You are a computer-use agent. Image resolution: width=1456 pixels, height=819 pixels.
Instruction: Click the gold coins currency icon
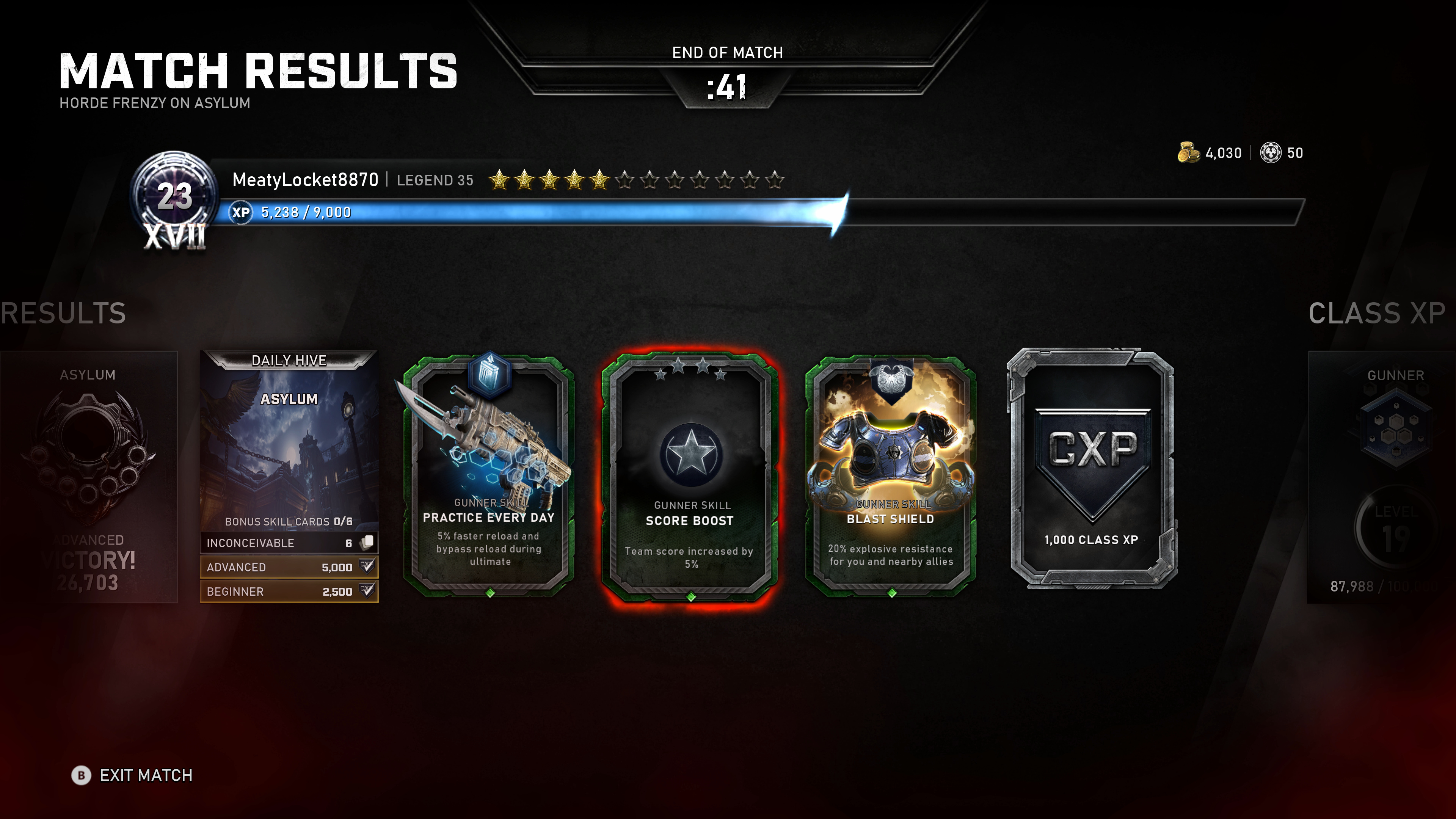[x=1188, y=153]
